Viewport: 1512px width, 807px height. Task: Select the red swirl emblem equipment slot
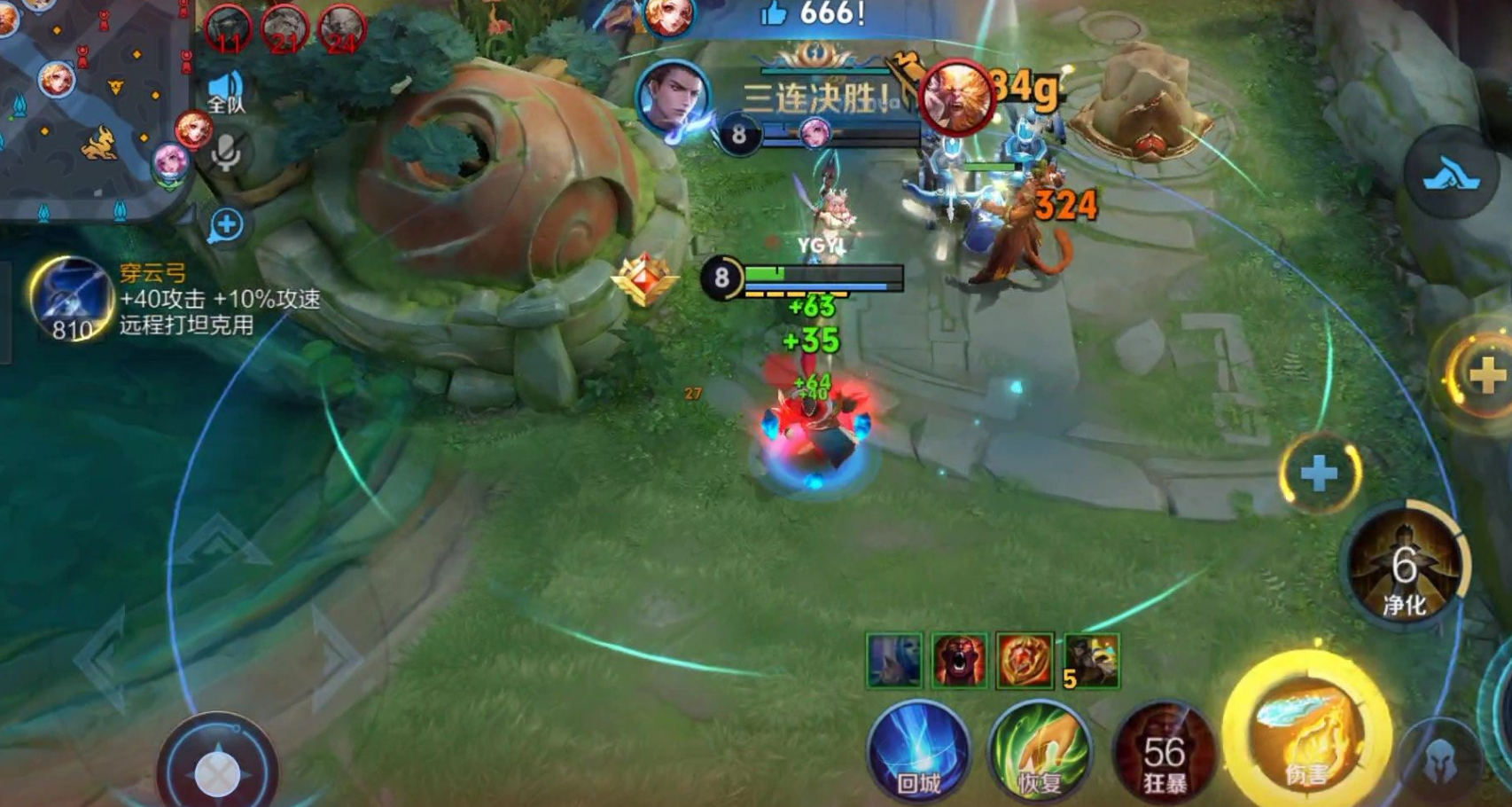(1025, 661)
